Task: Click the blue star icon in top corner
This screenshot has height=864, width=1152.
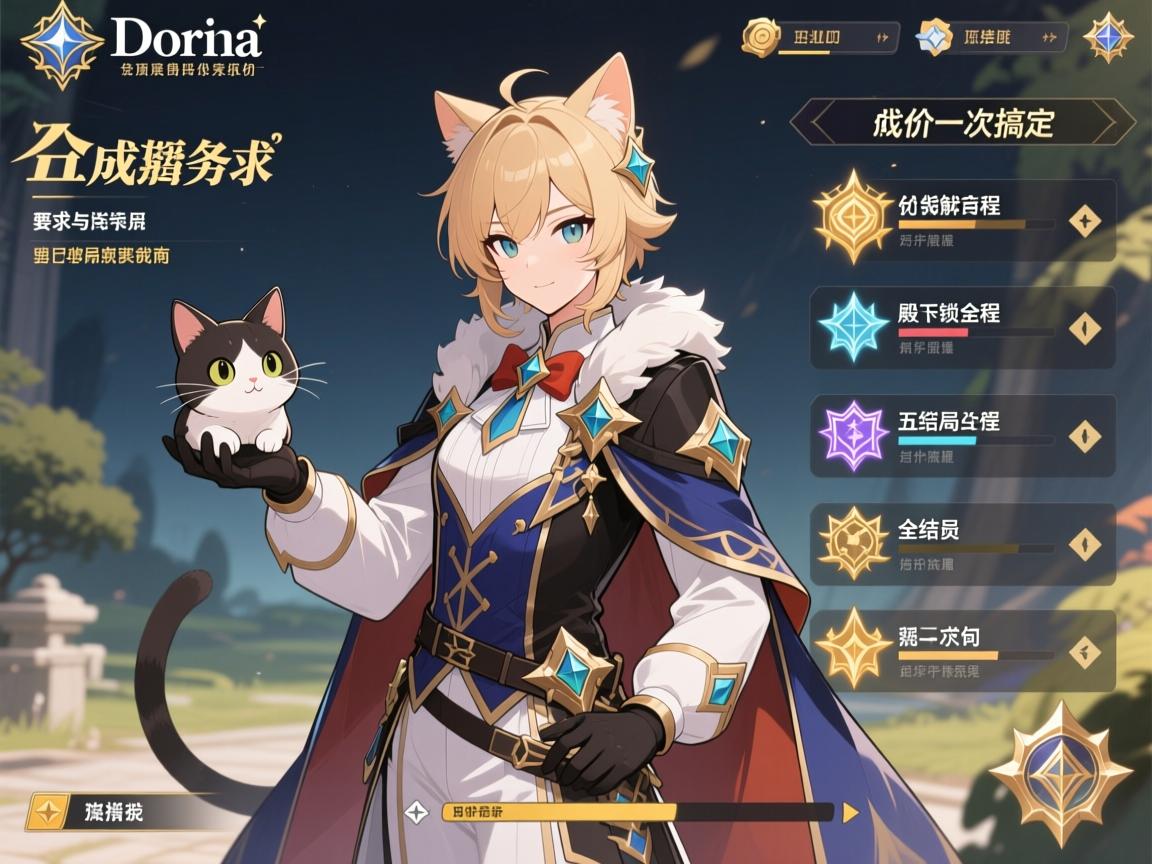Action: coord(1108,38)
